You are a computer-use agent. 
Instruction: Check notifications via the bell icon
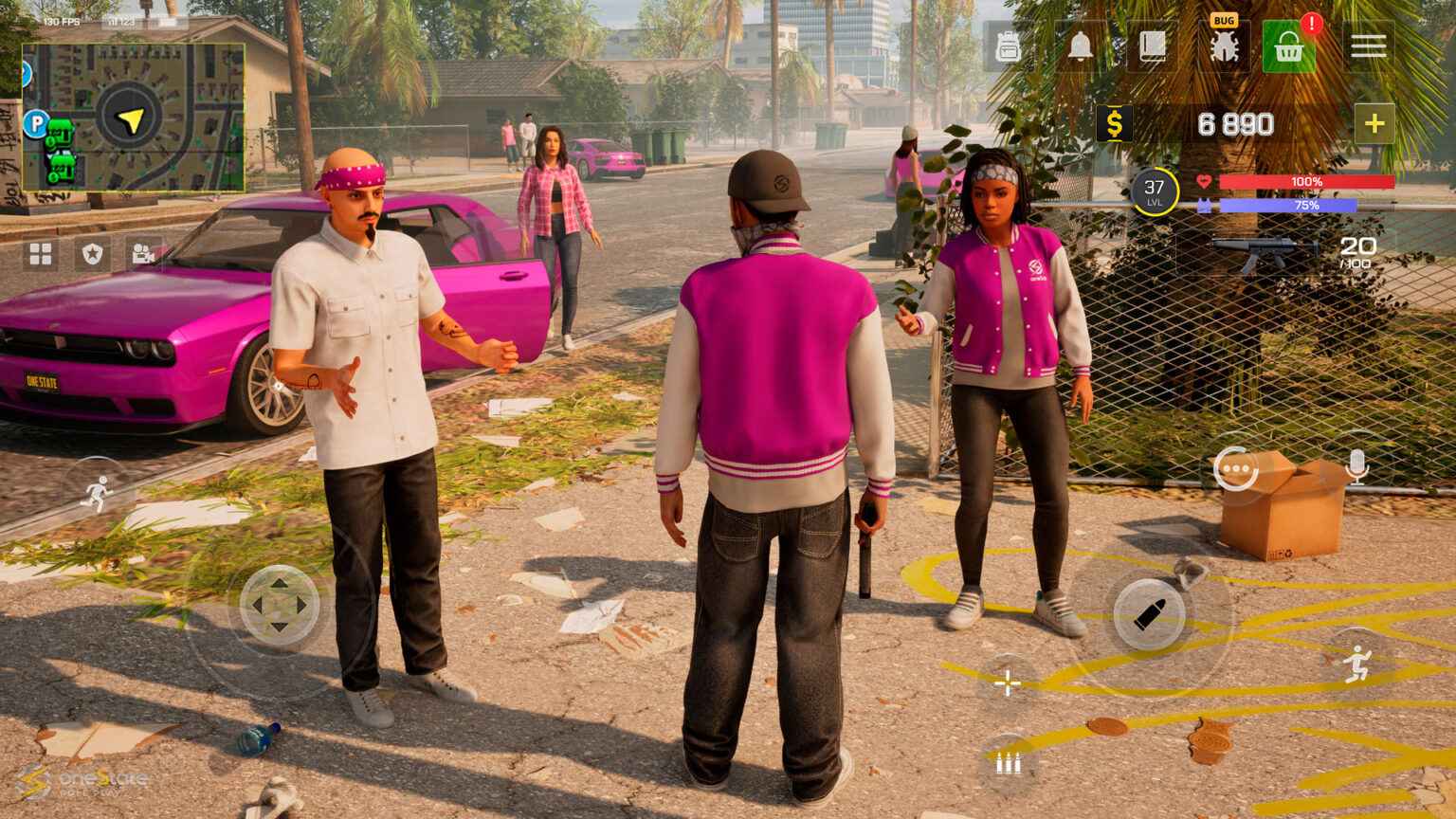pyautogui.click(x=1081, y=45)
